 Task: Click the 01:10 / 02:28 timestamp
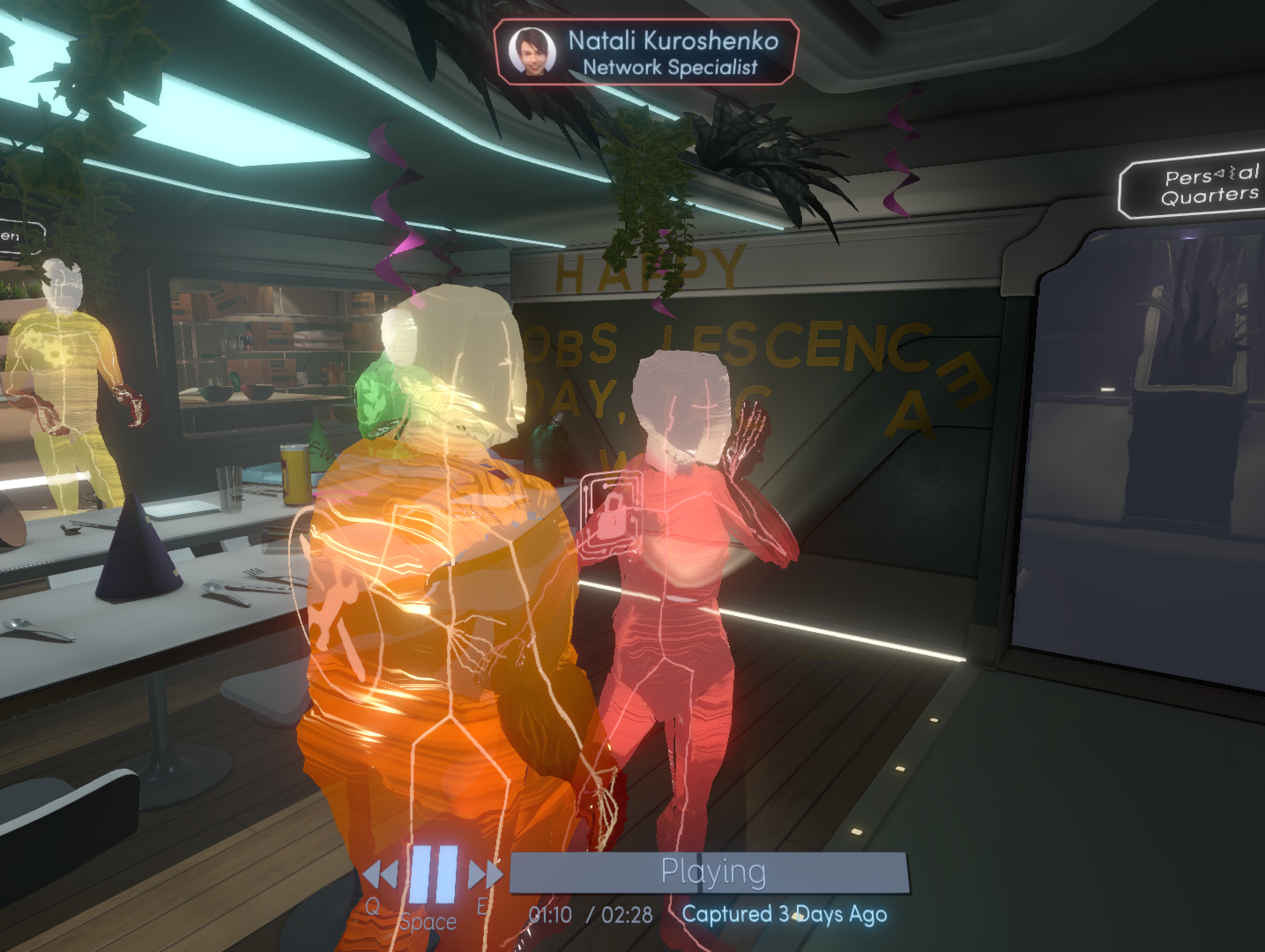point(589,915)
